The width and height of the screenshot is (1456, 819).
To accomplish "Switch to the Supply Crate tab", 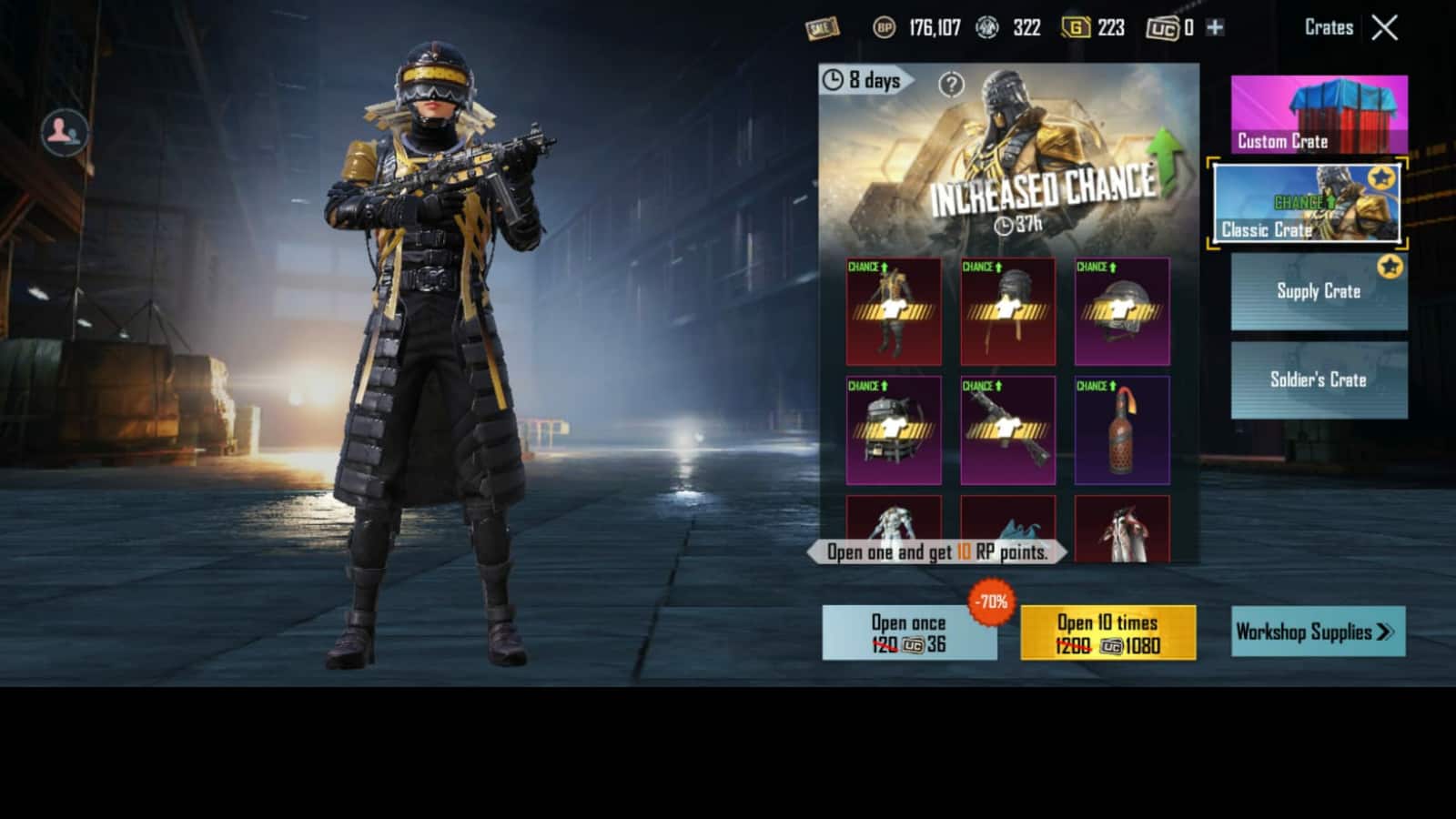I will tap(1319, 291).
